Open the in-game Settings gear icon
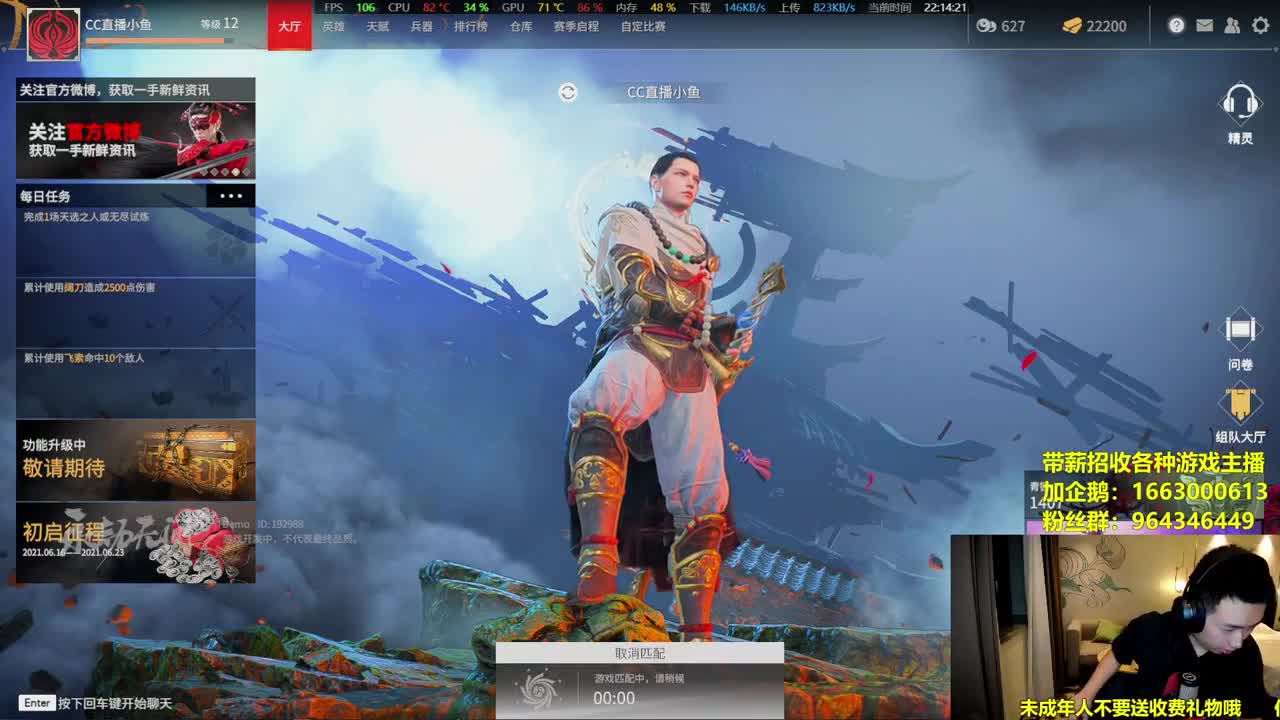This screenshot has width=1280, height=720. 1258,27
